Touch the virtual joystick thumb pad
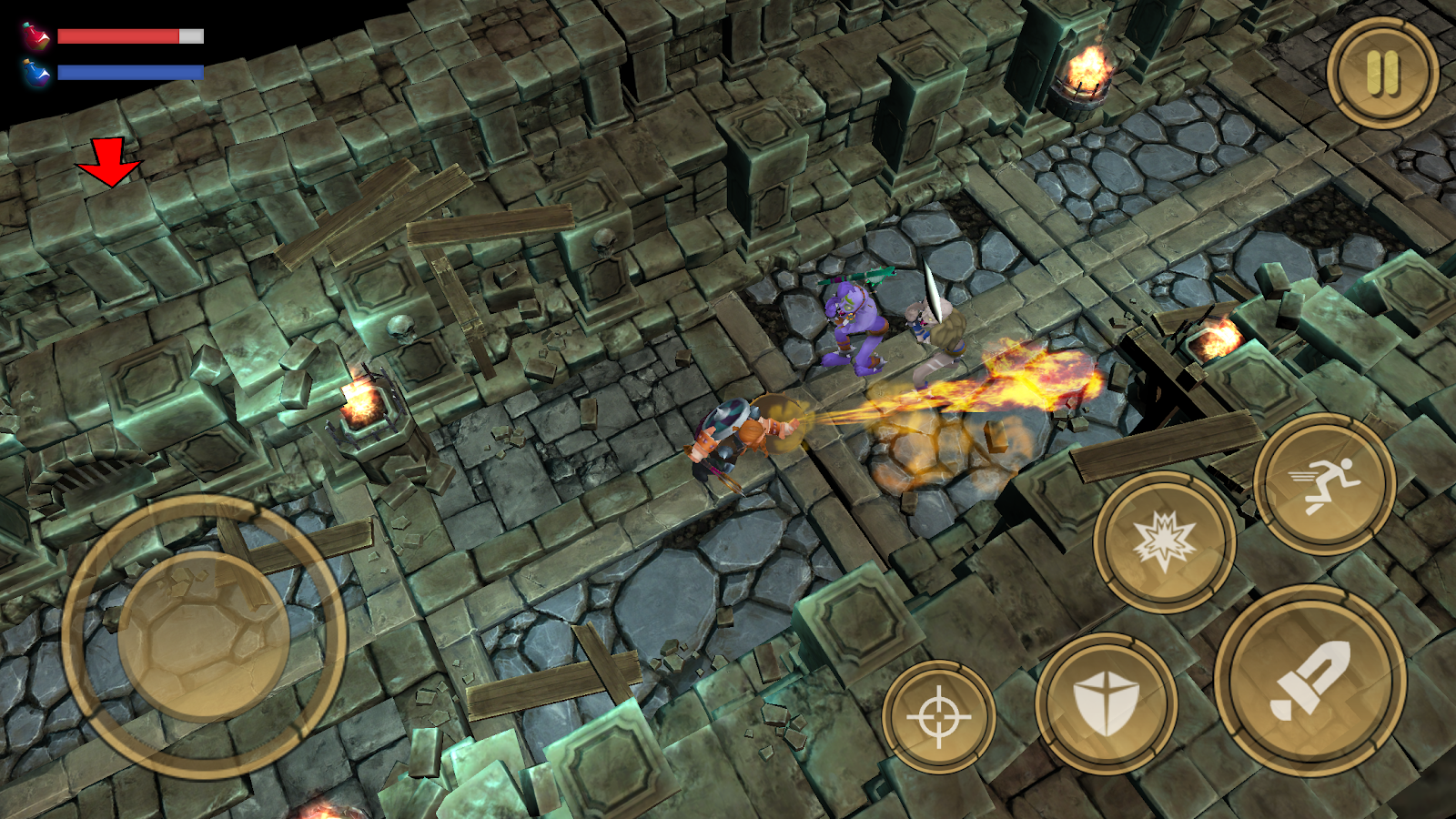This screenshot has height=819, width=1456. click(204, 636)
